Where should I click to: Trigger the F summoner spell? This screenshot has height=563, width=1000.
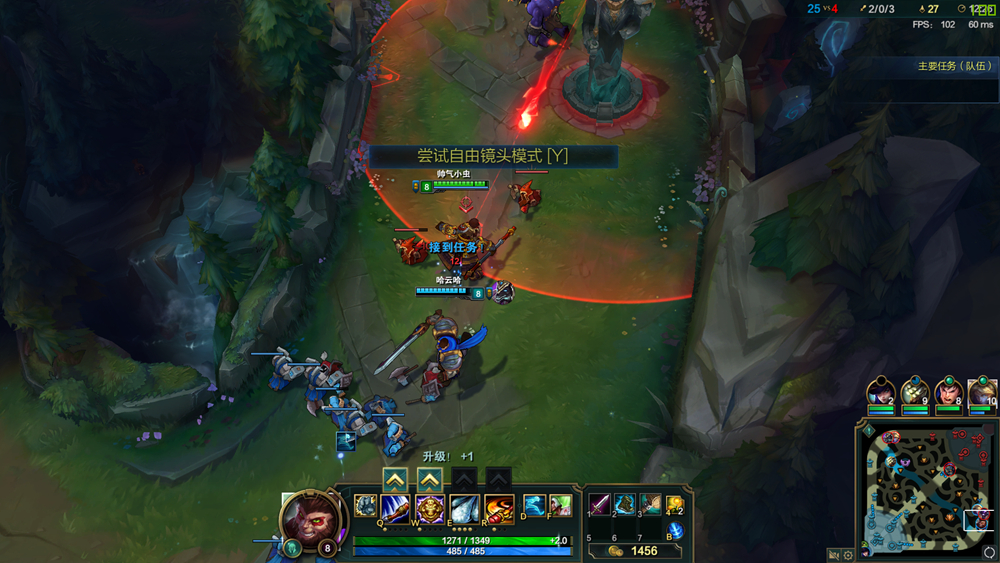(x=560, y=505)
